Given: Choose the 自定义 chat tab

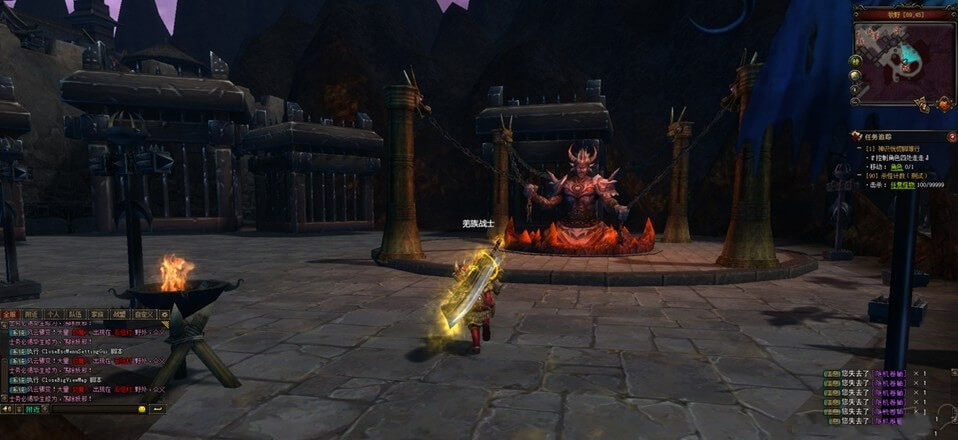Looking at the screenshot, I should [x=142, y=313].
